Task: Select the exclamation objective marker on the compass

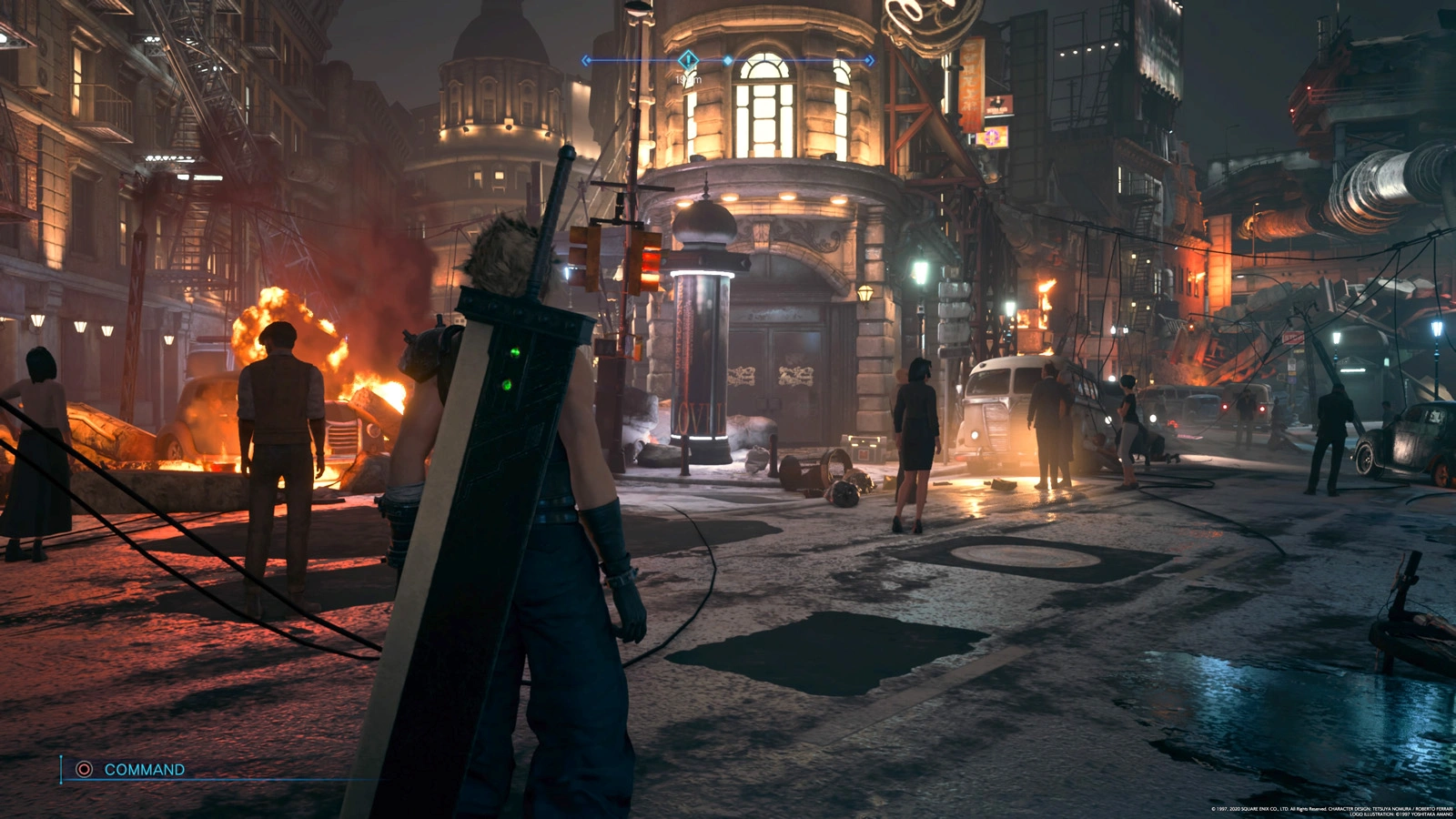Action: click(x=688, y=60)
